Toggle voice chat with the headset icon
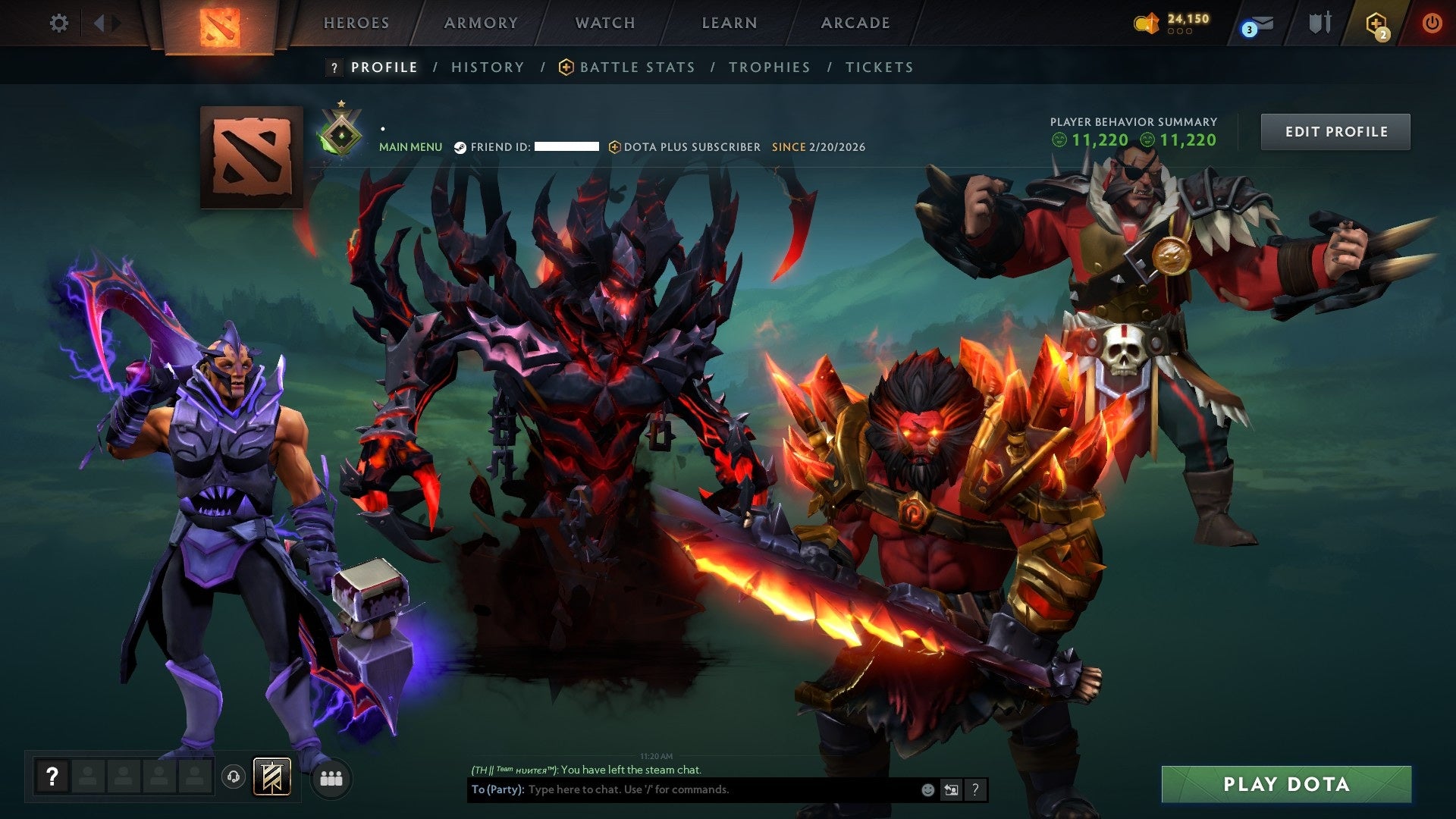Viewport: 1456px width, 819px height. 234,777
